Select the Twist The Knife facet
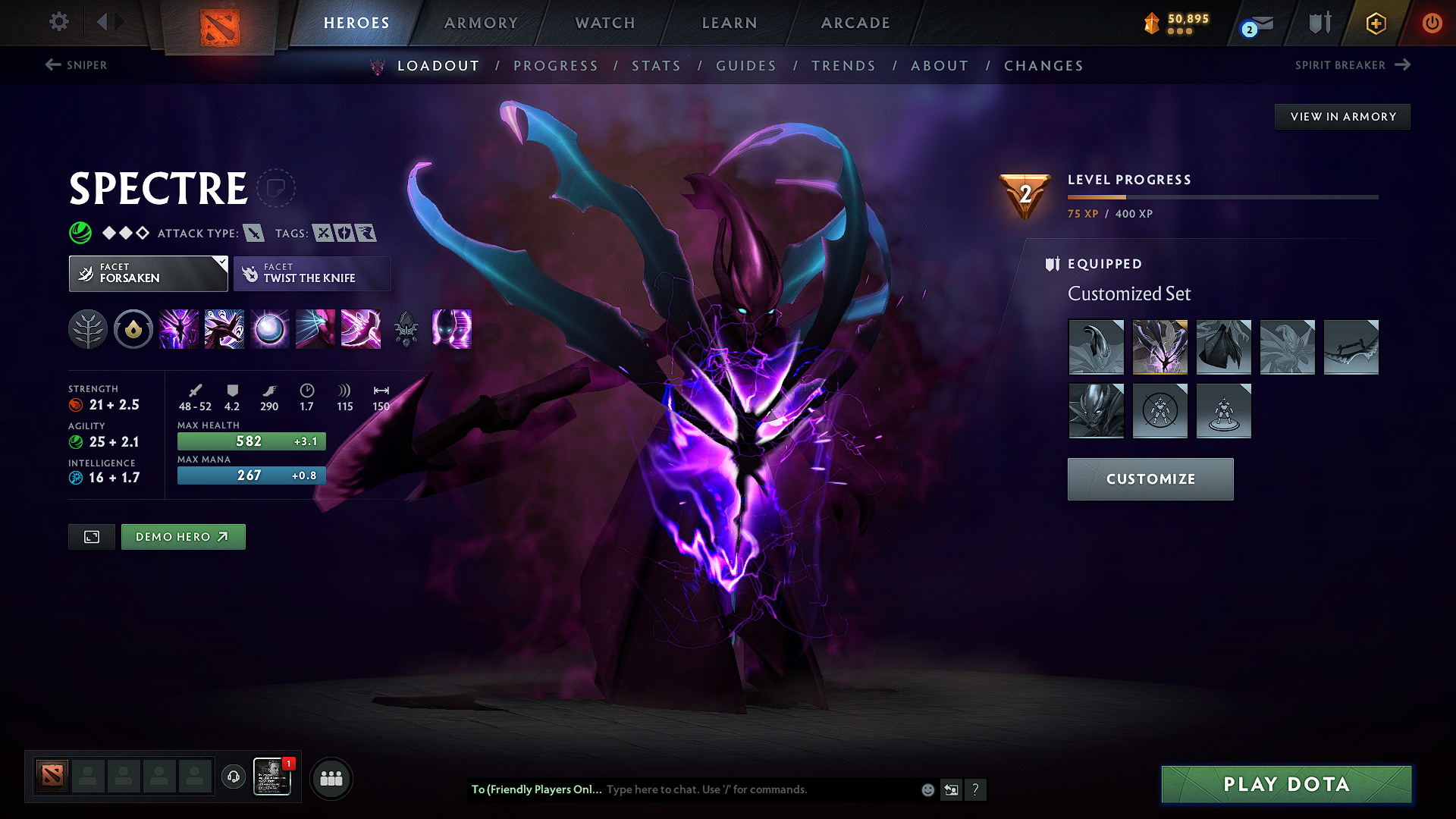The image size is (1456, 819). tap(312, 273)
